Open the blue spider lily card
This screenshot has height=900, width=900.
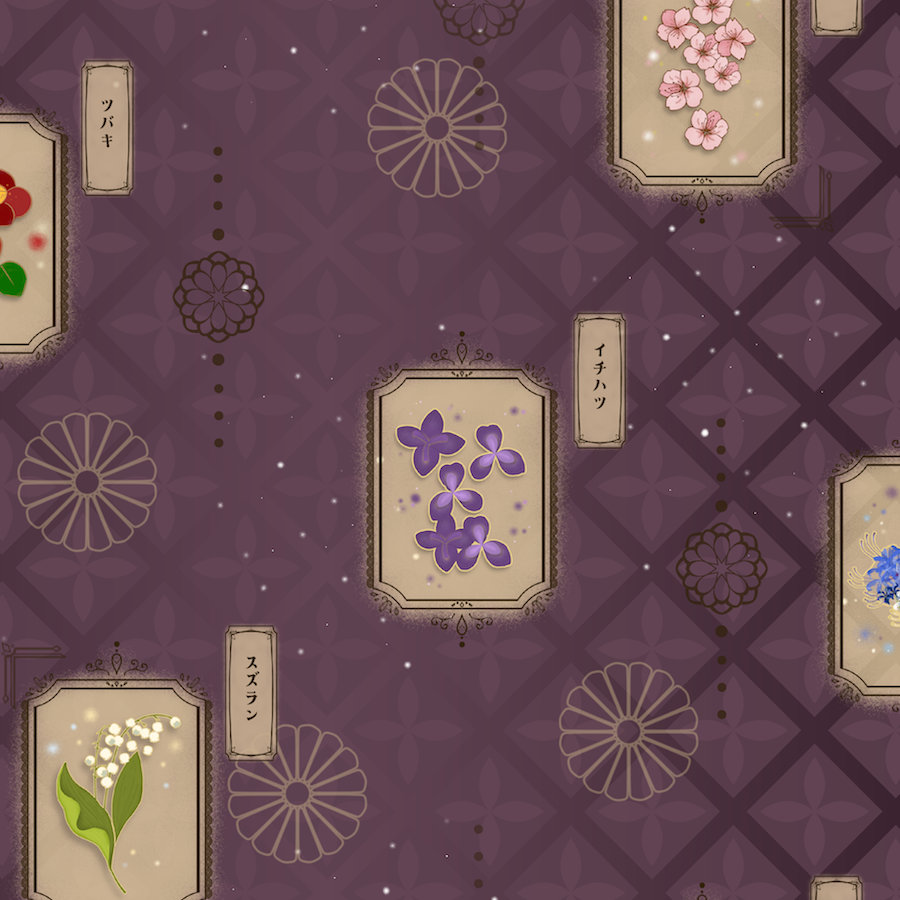click(868, 575)
